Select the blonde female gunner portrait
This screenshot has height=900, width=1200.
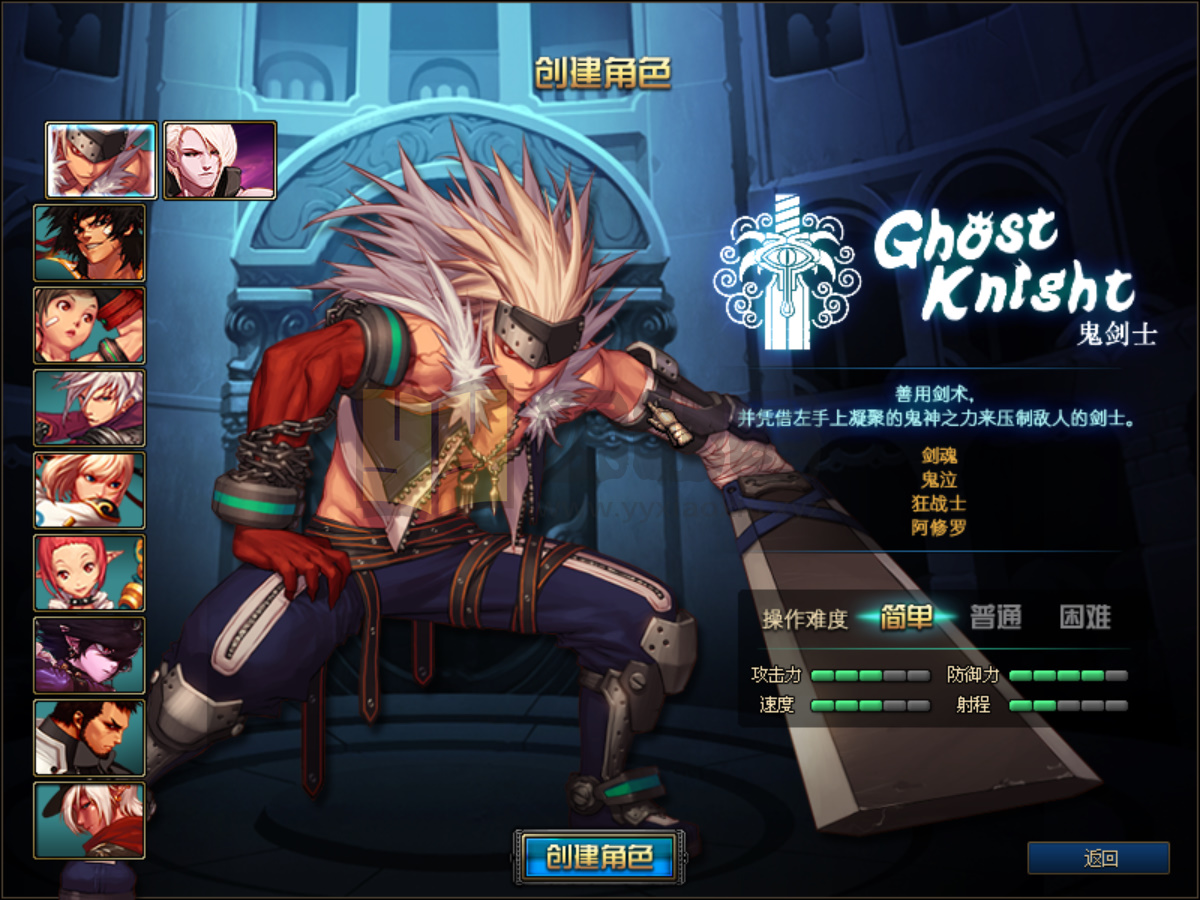tap(90, 490)
